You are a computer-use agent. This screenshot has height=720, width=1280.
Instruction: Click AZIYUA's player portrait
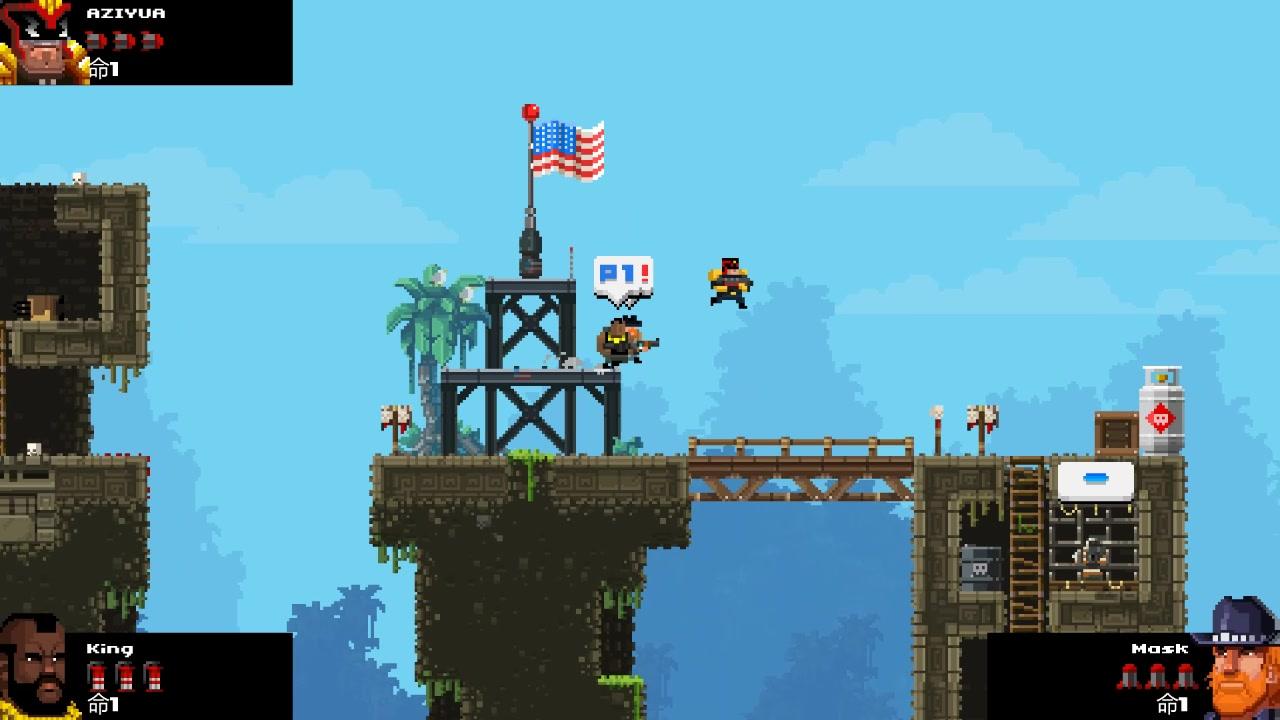pos(40,43)
